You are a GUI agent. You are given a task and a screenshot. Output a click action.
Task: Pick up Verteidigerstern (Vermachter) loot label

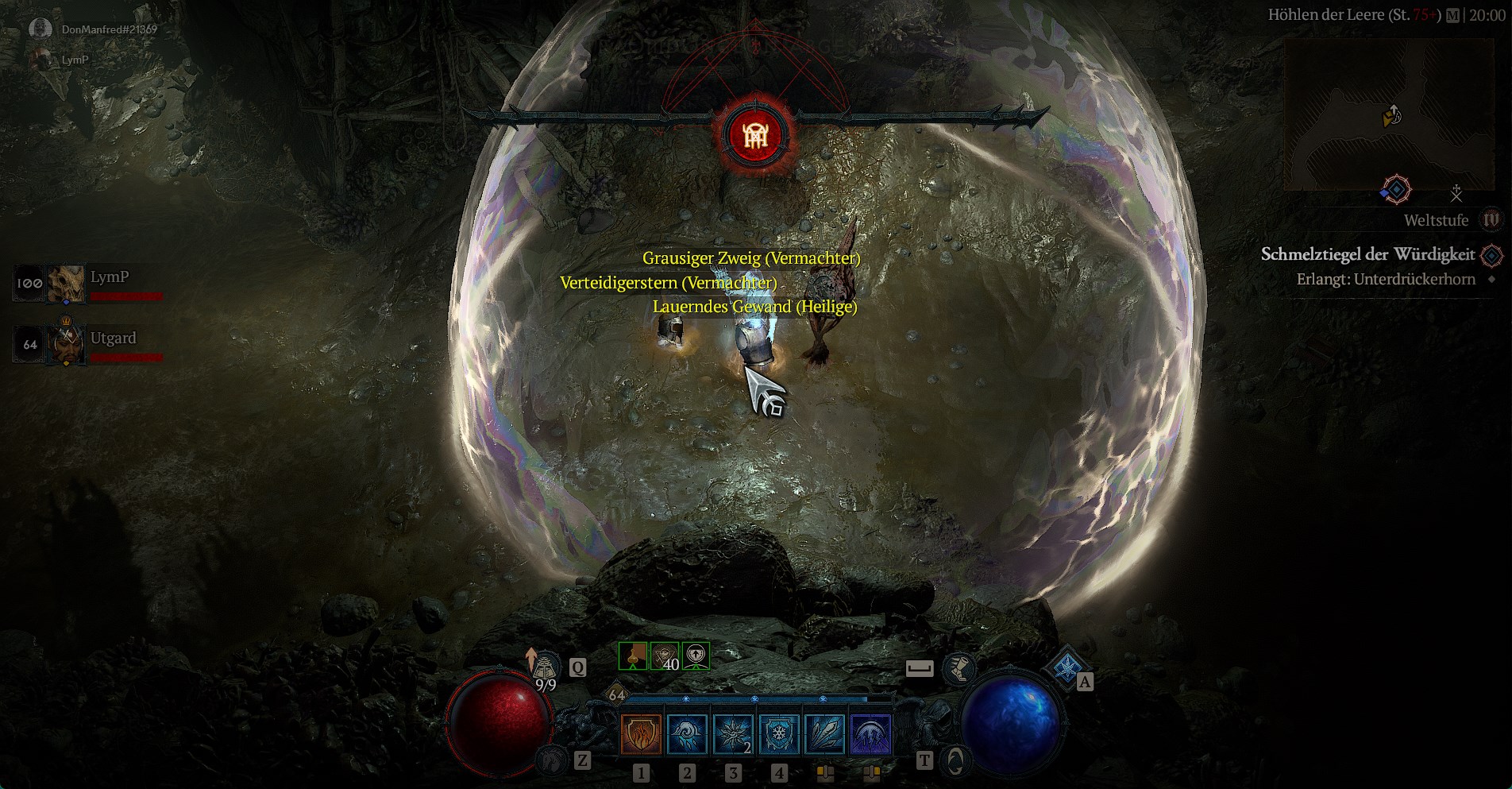[x=668, y=283]
